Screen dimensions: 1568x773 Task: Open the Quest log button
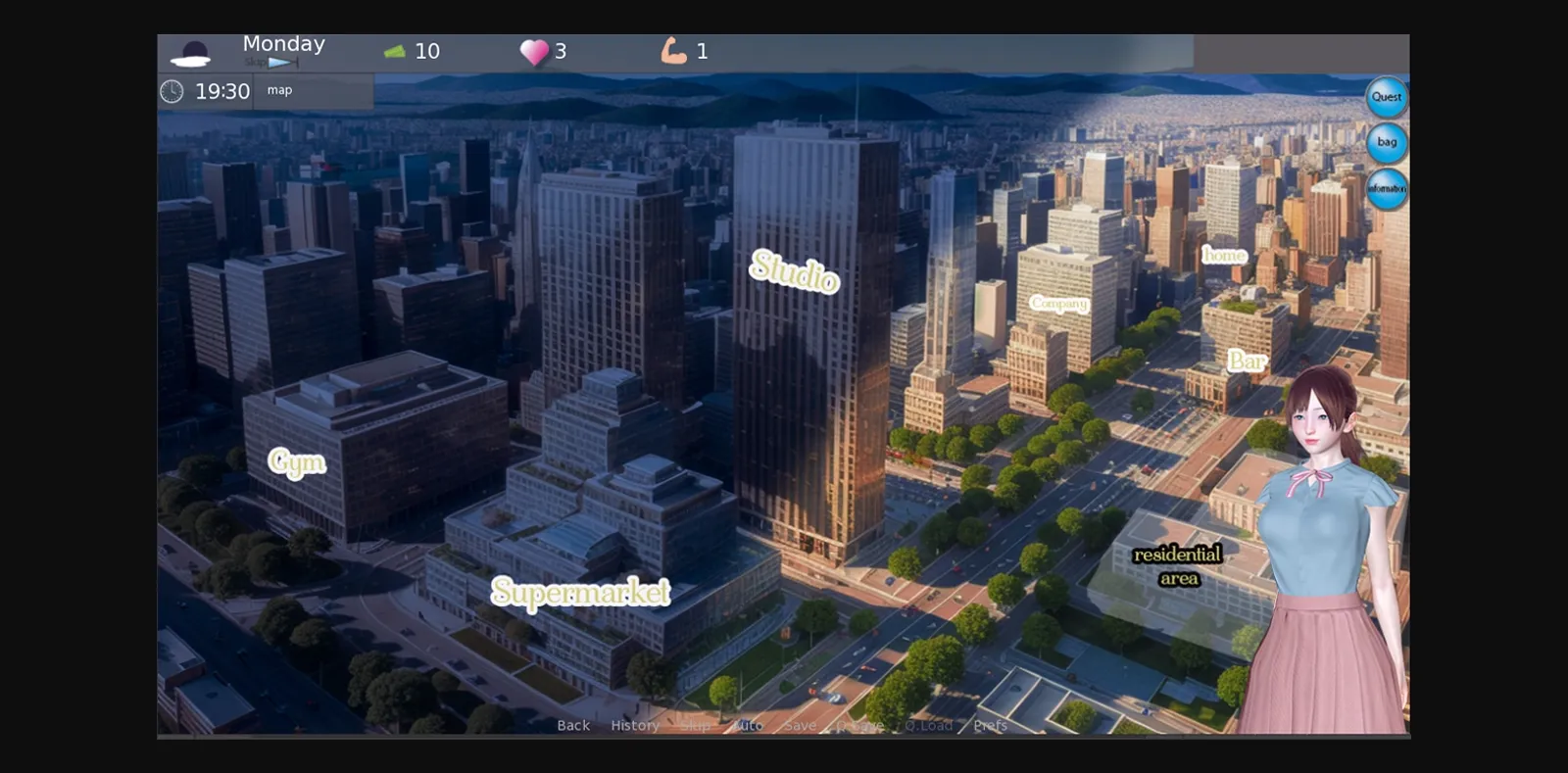(1386, 97)
